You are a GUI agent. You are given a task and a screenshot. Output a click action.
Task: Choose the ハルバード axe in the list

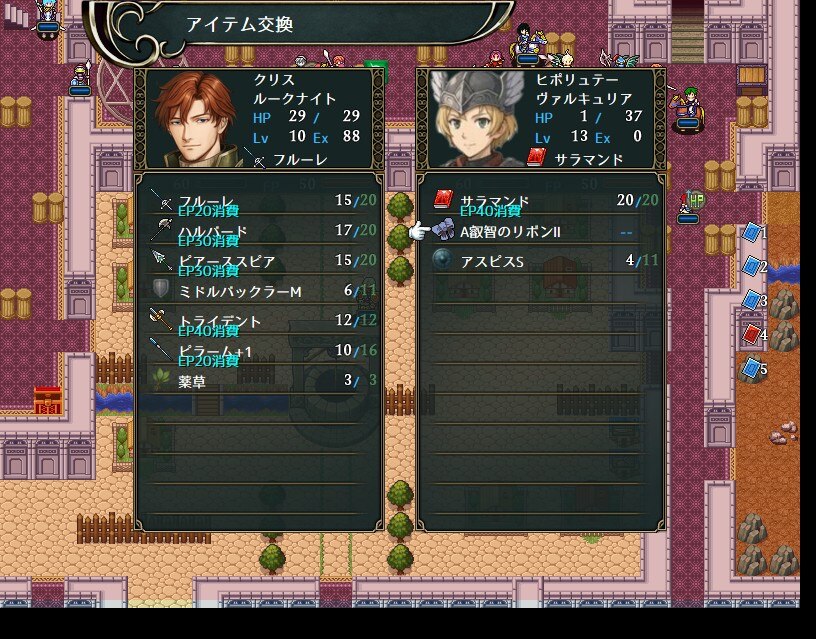[x=260, y=231]
